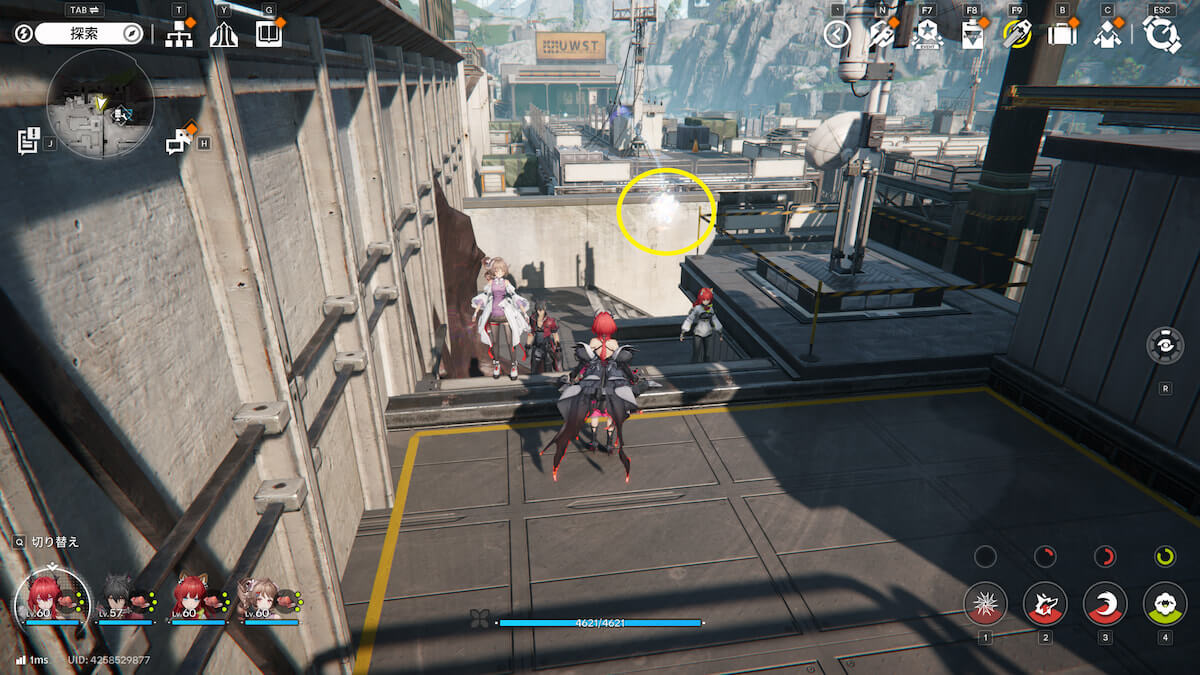Activate the wolf head skill icon
1200x675 pixels.
(x=1045, y=603)
